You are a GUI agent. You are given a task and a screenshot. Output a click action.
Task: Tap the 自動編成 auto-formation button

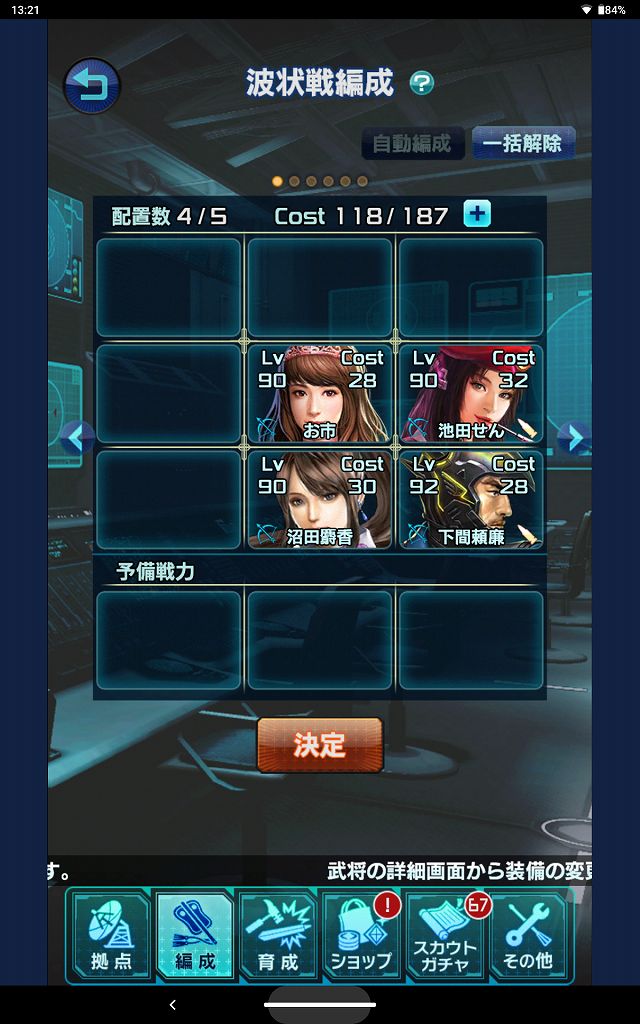[x=412, y=143]
